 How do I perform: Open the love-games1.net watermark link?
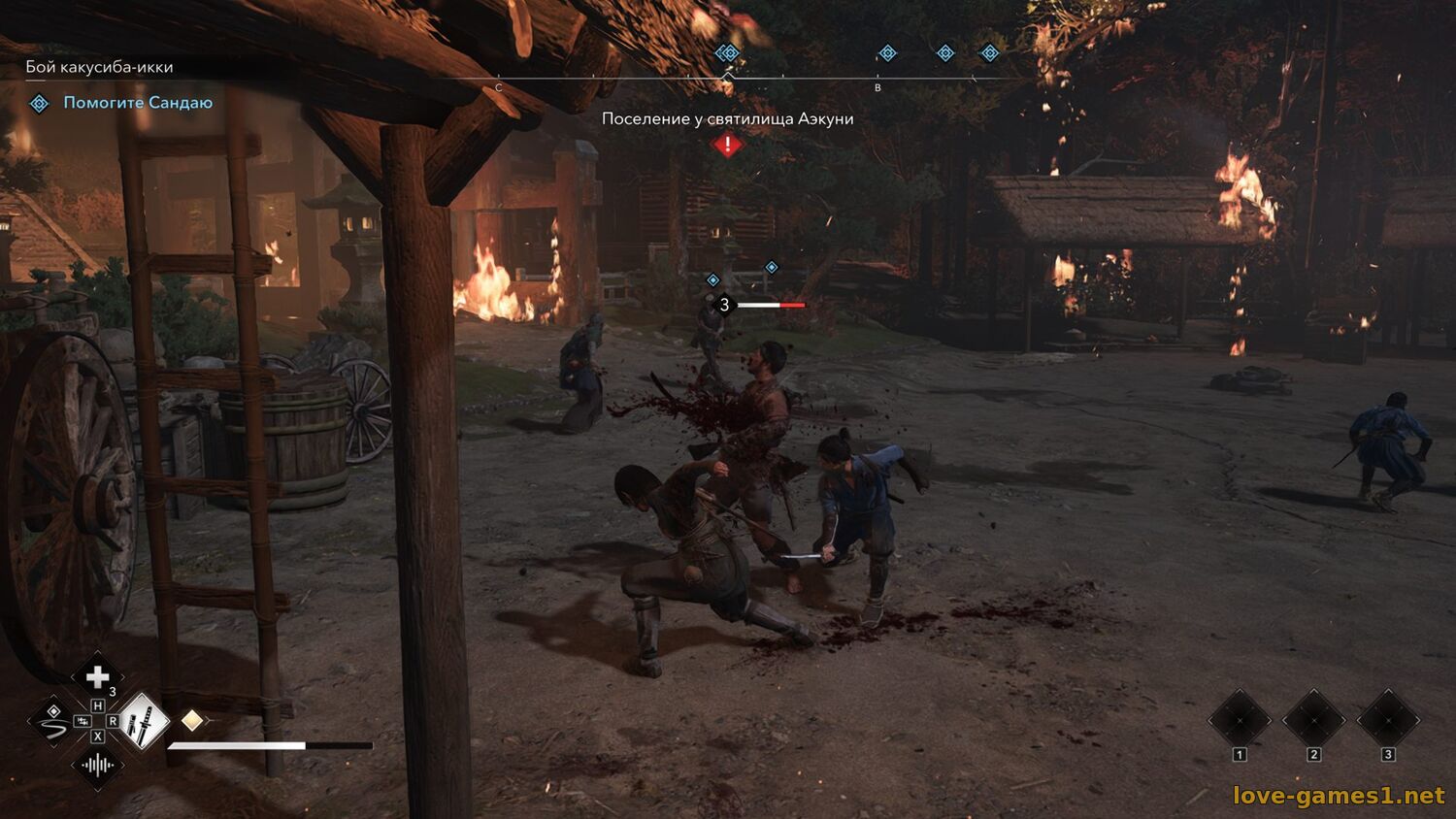[x=1339, y=796]
